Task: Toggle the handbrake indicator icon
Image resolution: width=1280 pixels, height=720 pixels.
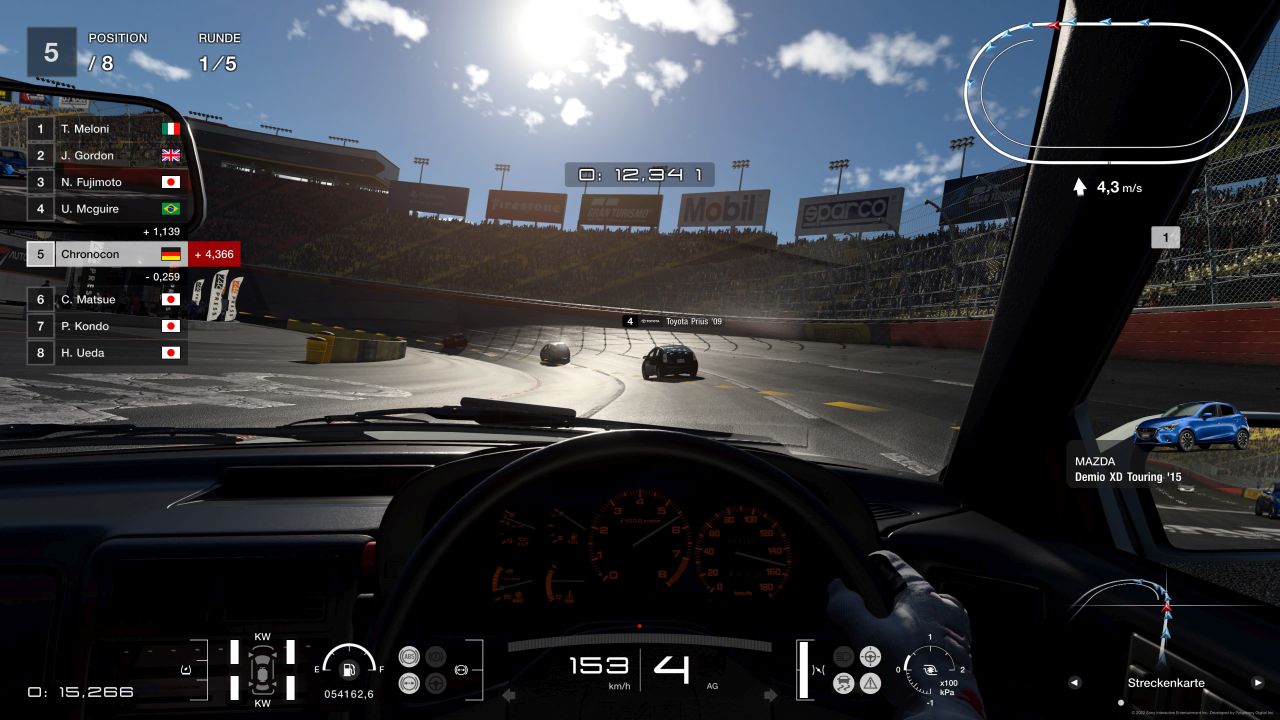Action: coord(434,656)
